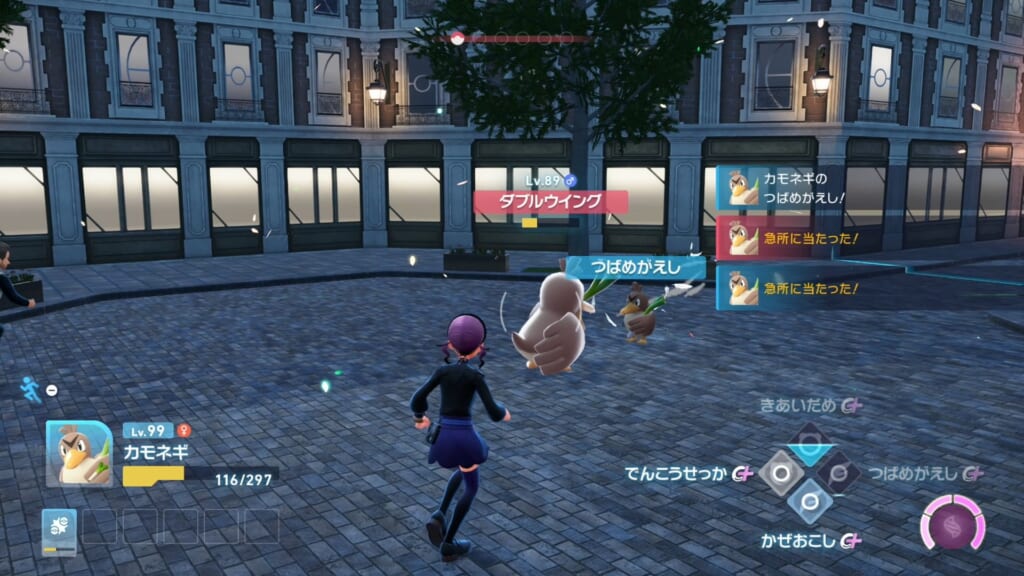Select the カモネギのつばめがえし battle log entry
Viewport: 1024px width, 576px height.
click(x=788, y=187)
